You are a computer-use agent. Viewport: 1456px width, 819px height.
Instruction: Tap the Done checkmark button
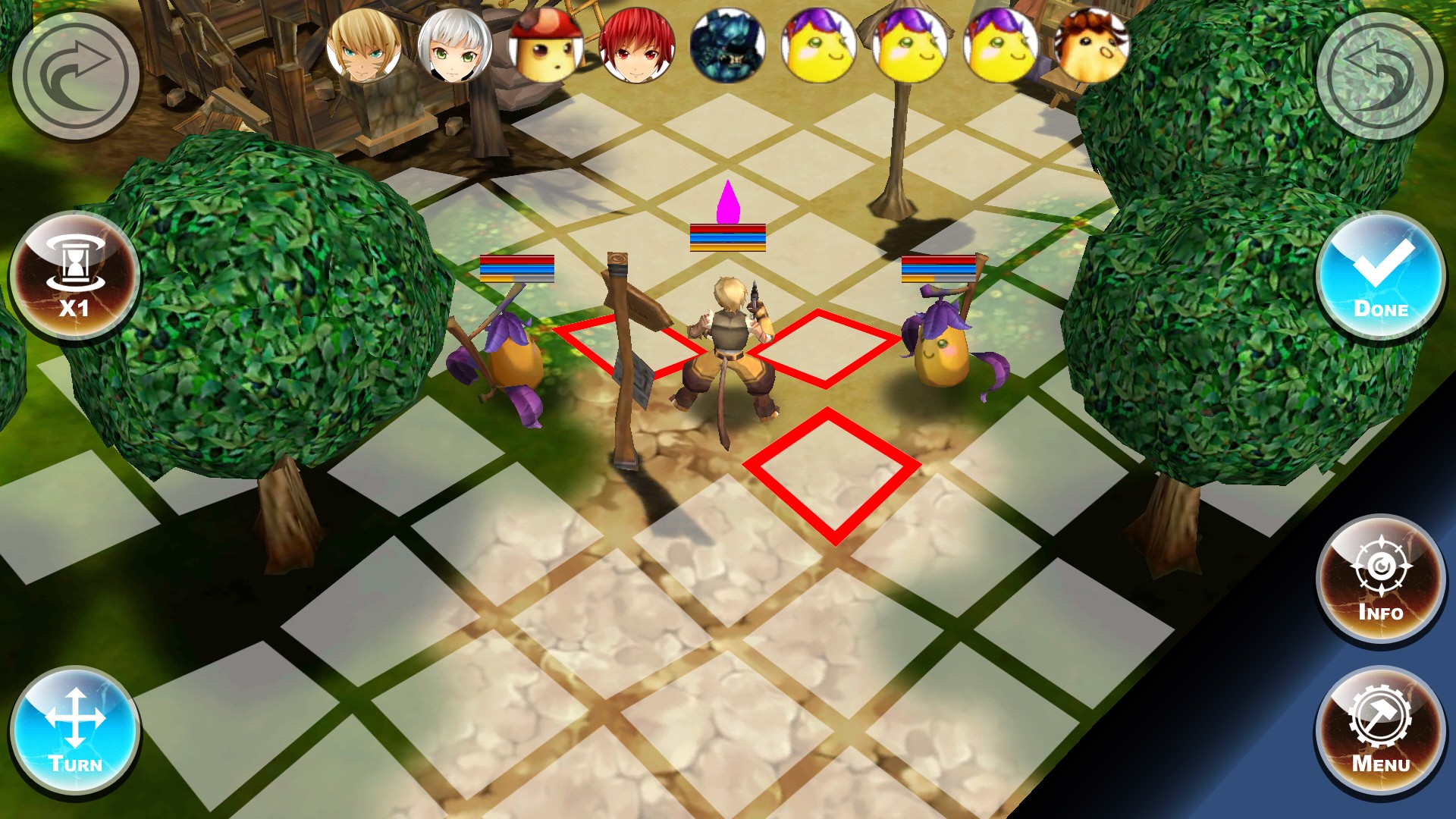[1380, 278]
